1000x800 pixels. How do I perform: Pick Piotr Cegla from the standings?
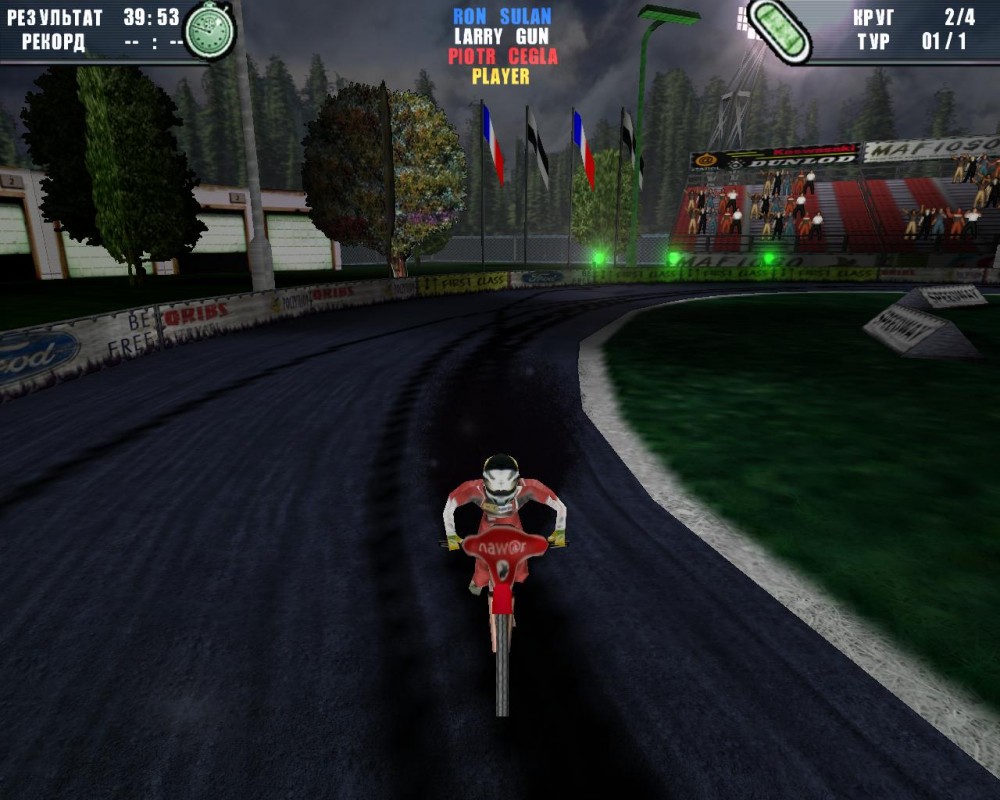coord(502,56)
